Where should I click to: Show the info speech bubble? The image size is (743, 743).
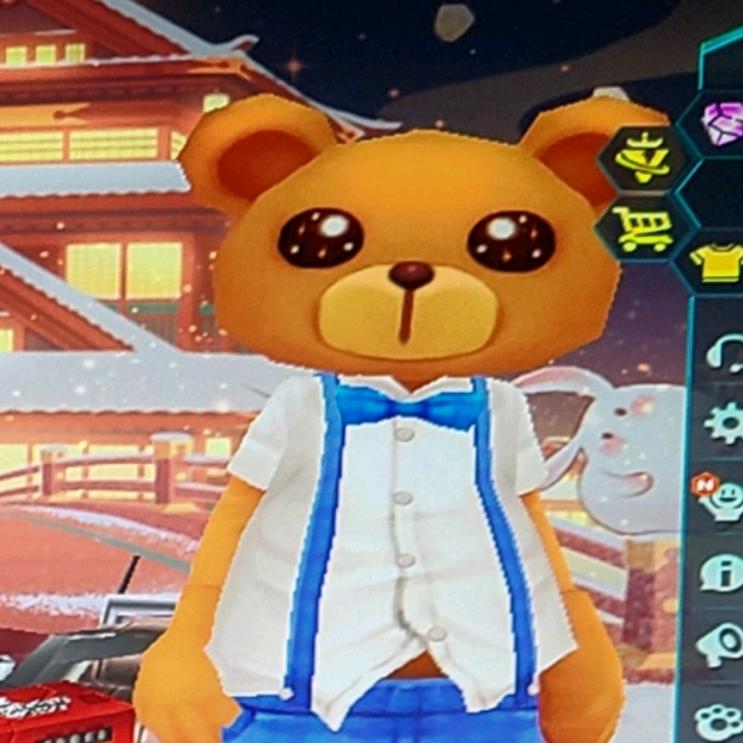tap(722, 571)
